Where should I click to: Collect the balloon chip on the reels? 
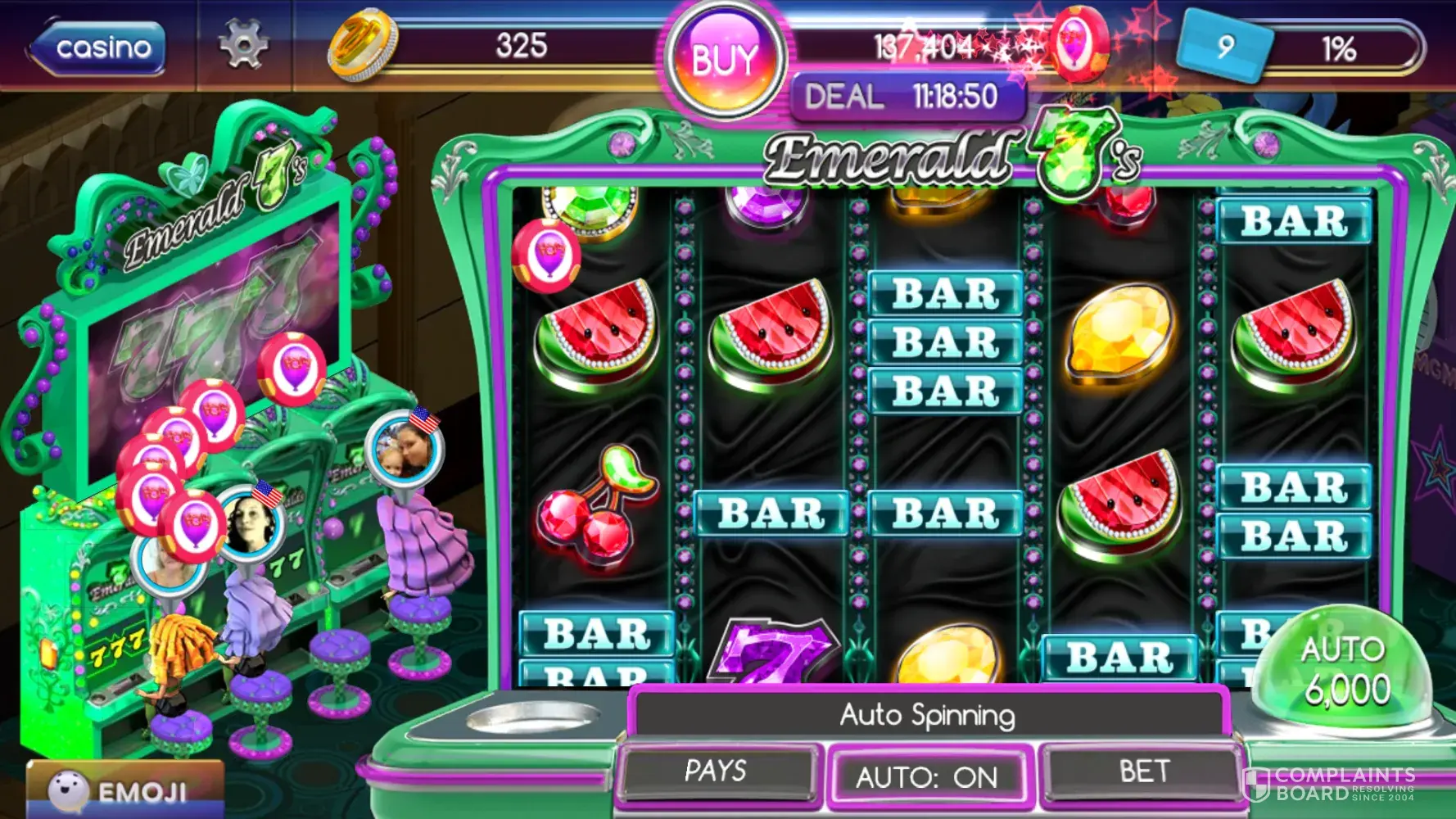(546, 255)
